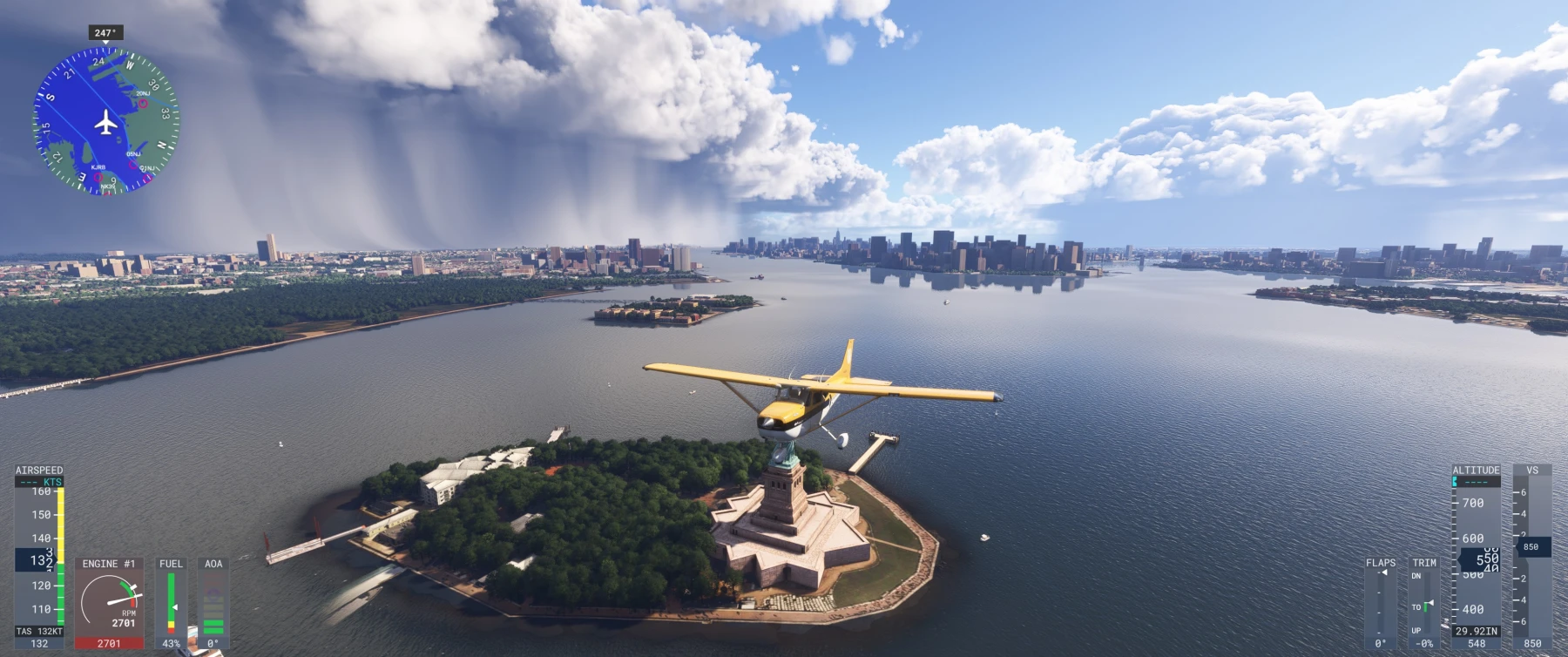Select the 20NJ airport marker on the compass
1568x657 pixels.
point(142,104)
